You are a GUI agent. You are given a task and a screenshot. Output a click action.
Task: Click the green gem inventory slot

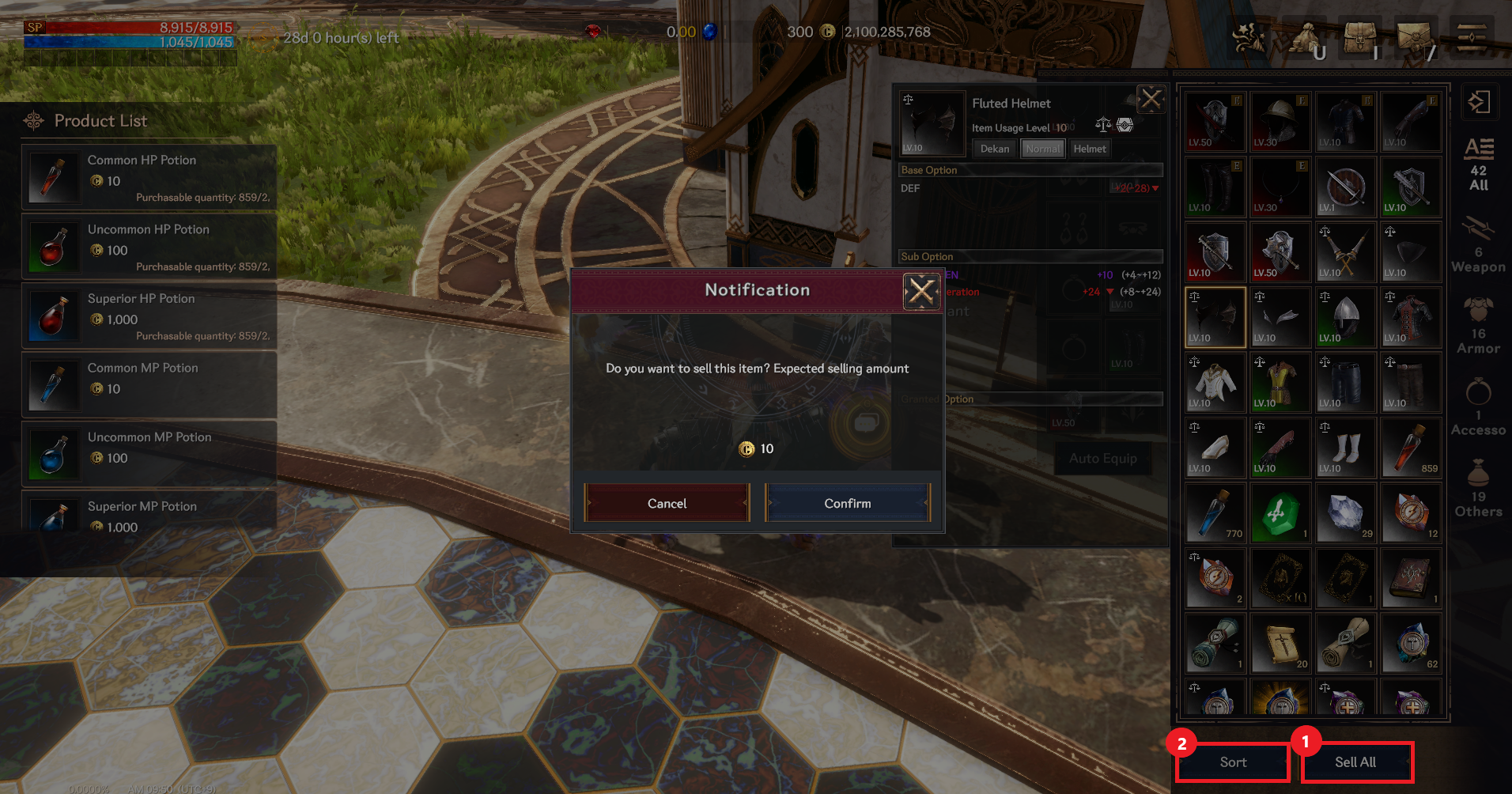click(1280, 514)
